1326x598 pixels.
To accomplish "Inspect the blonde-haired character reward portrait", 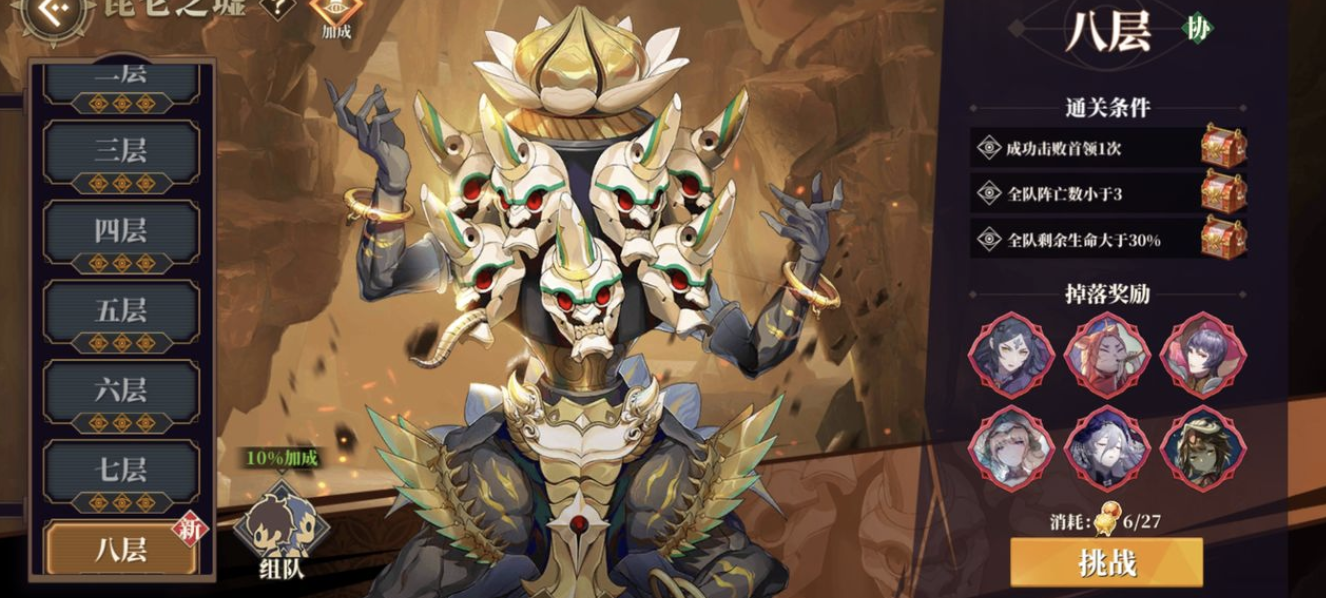I will click(1011, 449).
